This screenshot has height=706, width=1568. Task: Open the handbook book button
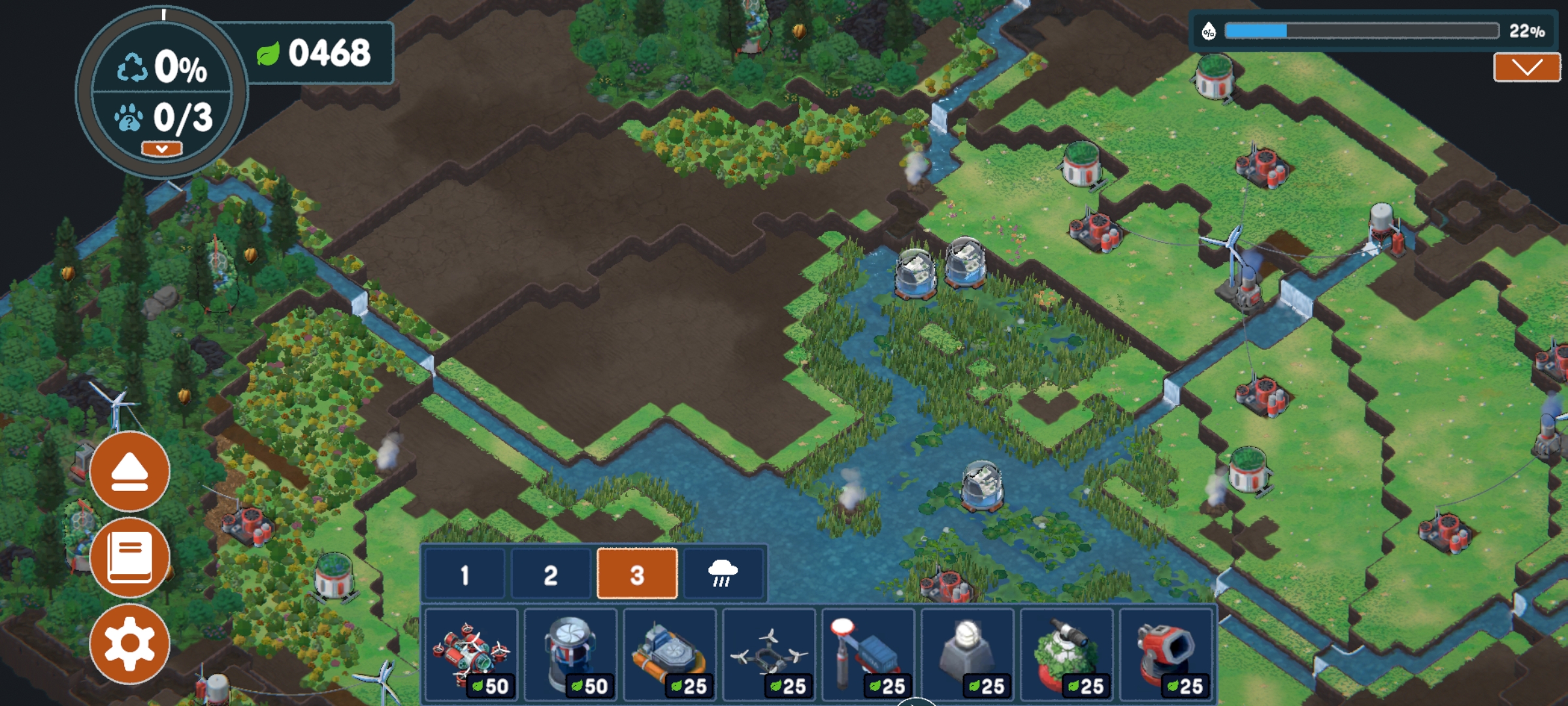129,558
